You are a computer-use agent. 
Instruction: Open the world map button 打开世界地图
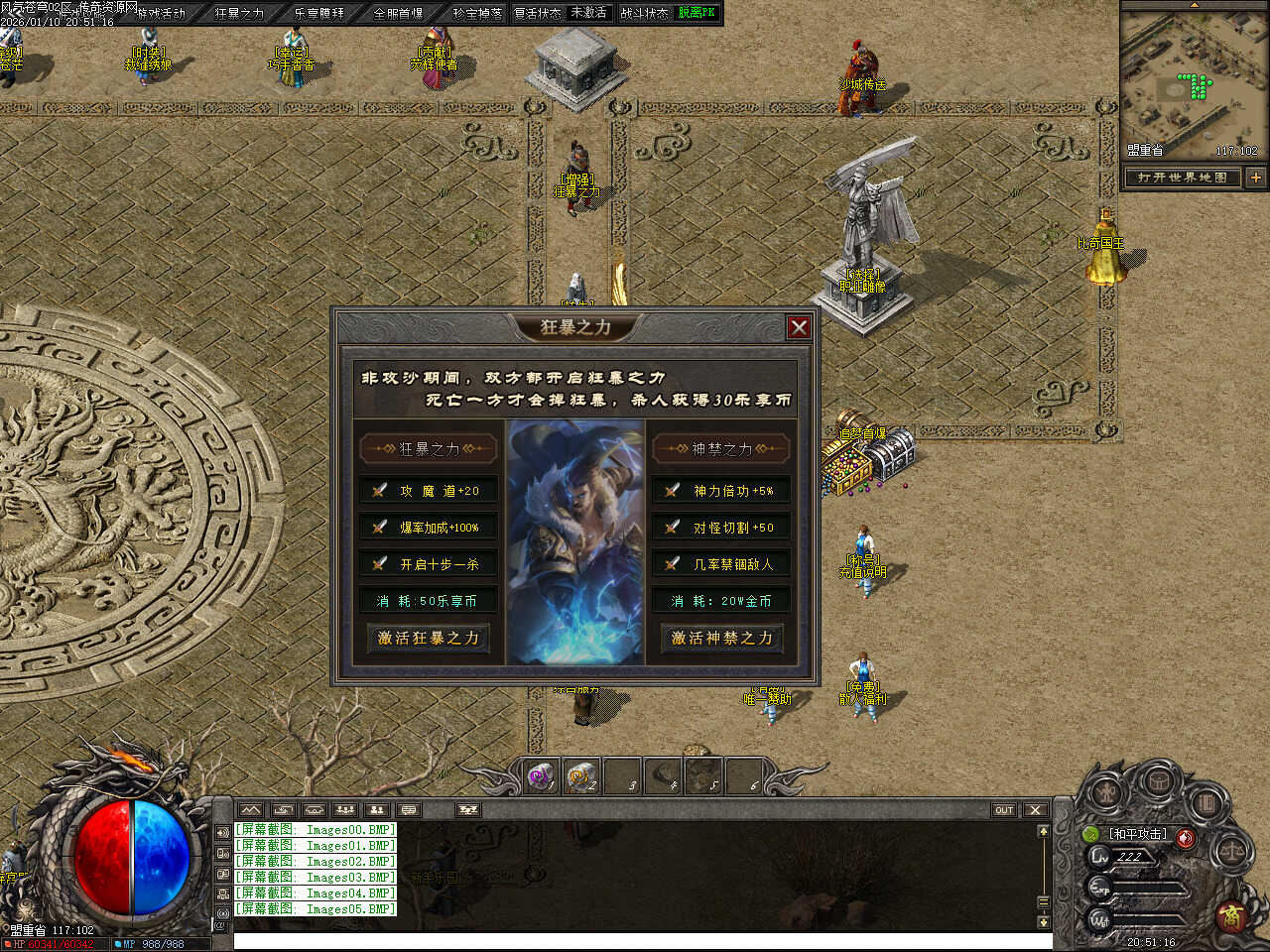pyautogui.click(x=1182, y=178)
